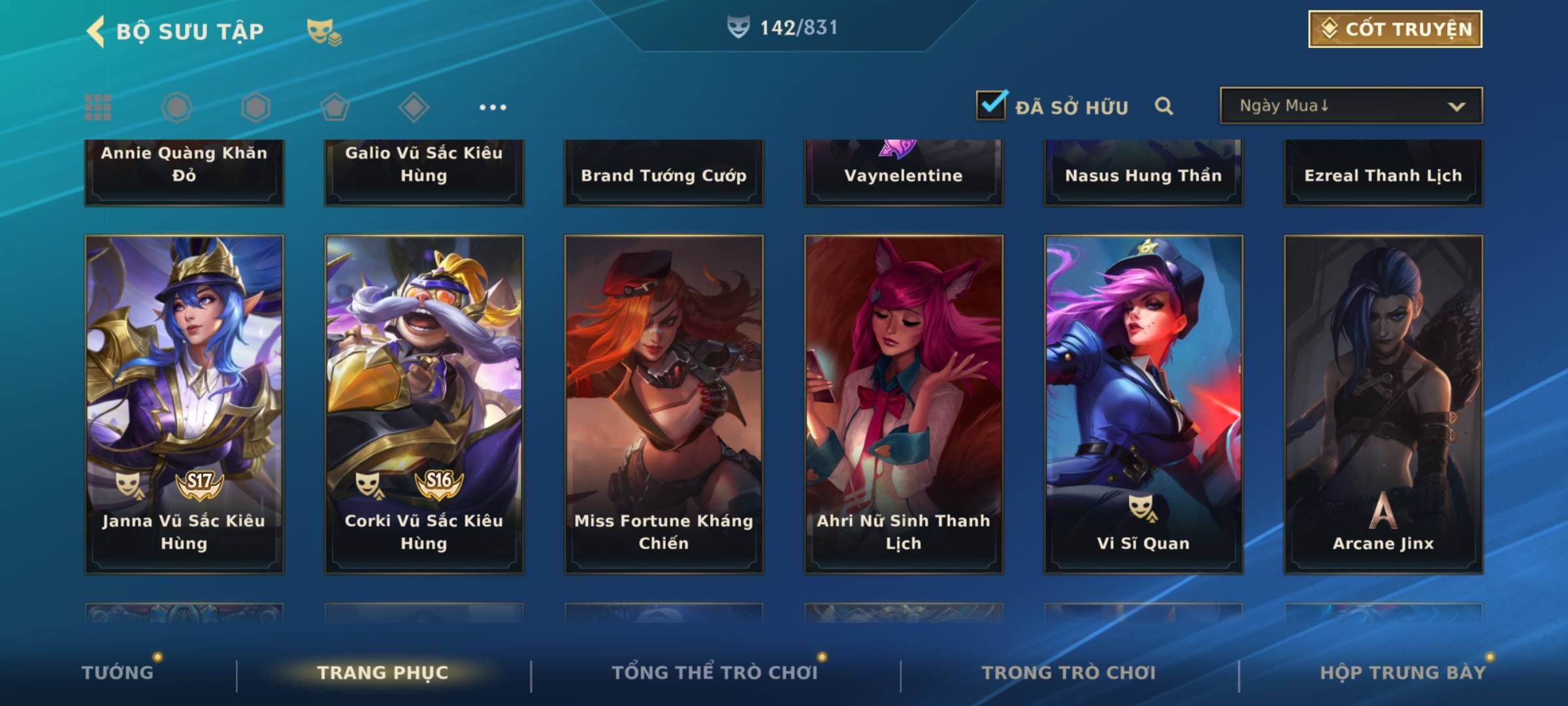Open the Tổng Thể Trò Chơi tab

[x=715, y=673]
